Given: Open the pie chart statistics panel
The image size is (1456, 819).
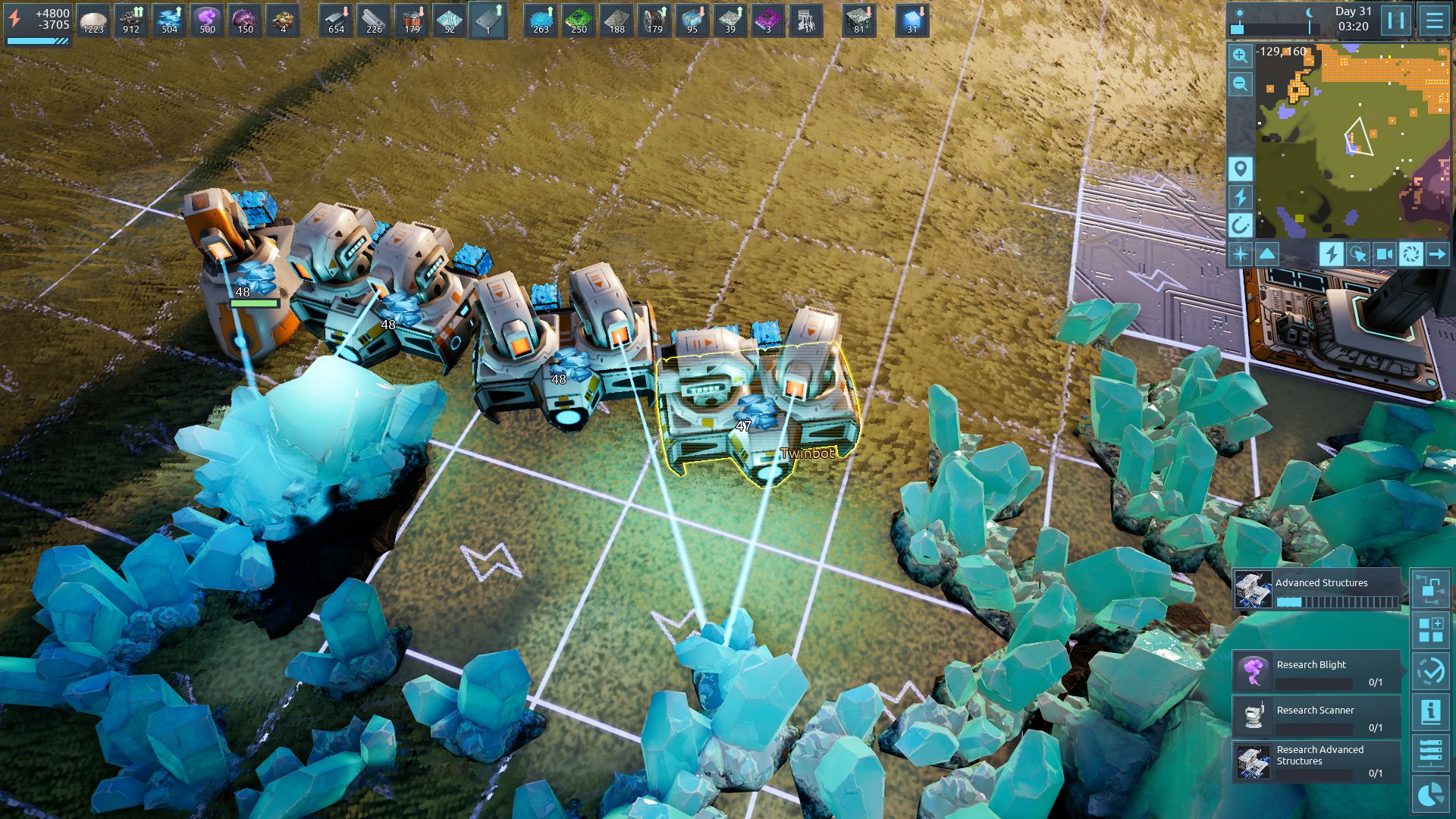Looking at the screenshot, I should [x=1430, y=794].
